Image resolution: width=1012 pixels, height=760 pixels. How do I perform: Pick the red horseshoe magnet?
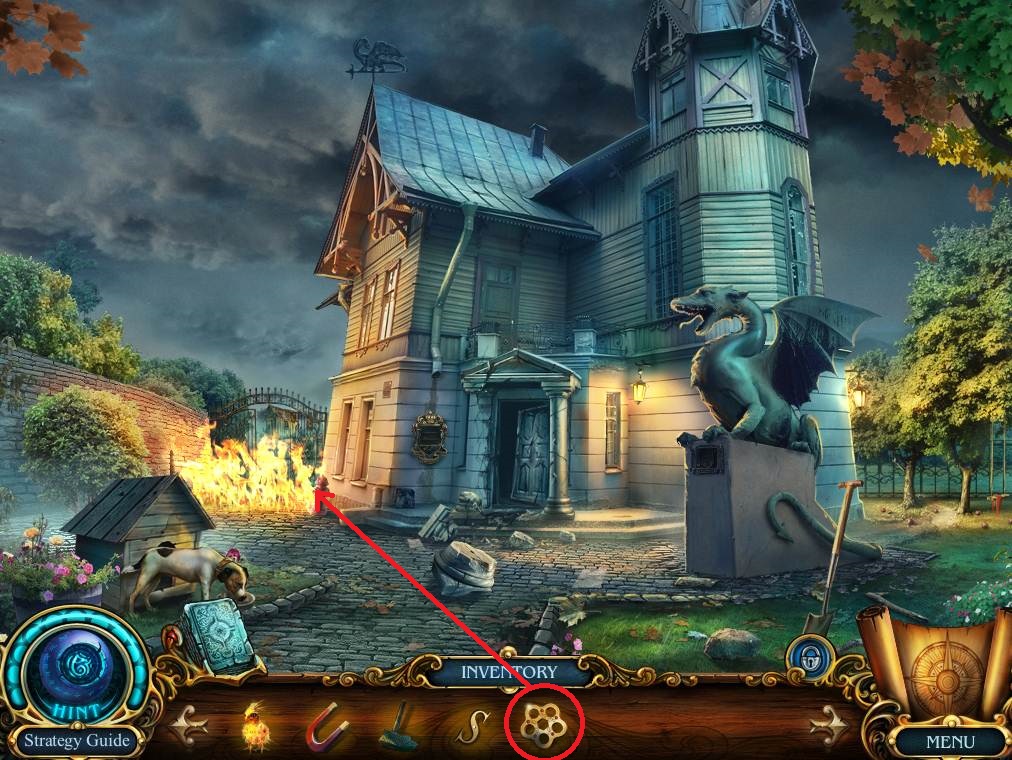327,728
